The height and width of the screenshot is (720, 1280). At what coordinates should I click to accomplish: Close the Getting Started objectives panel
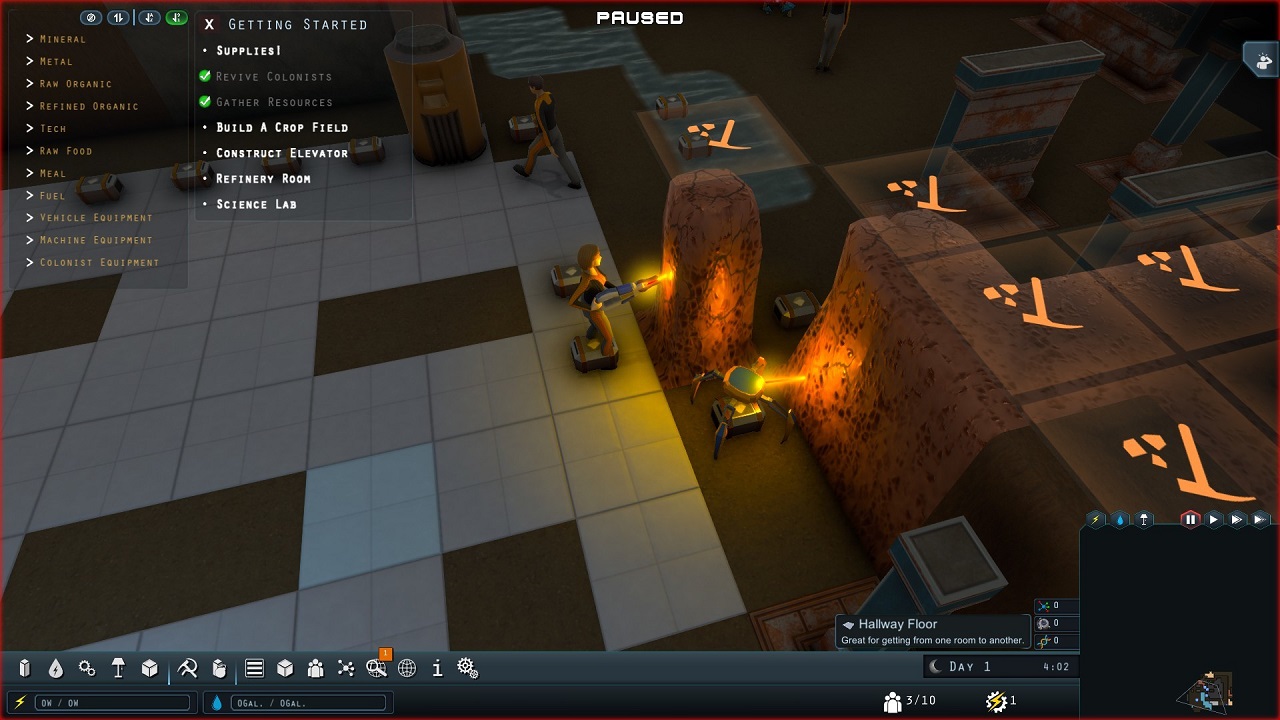[209, 25]
